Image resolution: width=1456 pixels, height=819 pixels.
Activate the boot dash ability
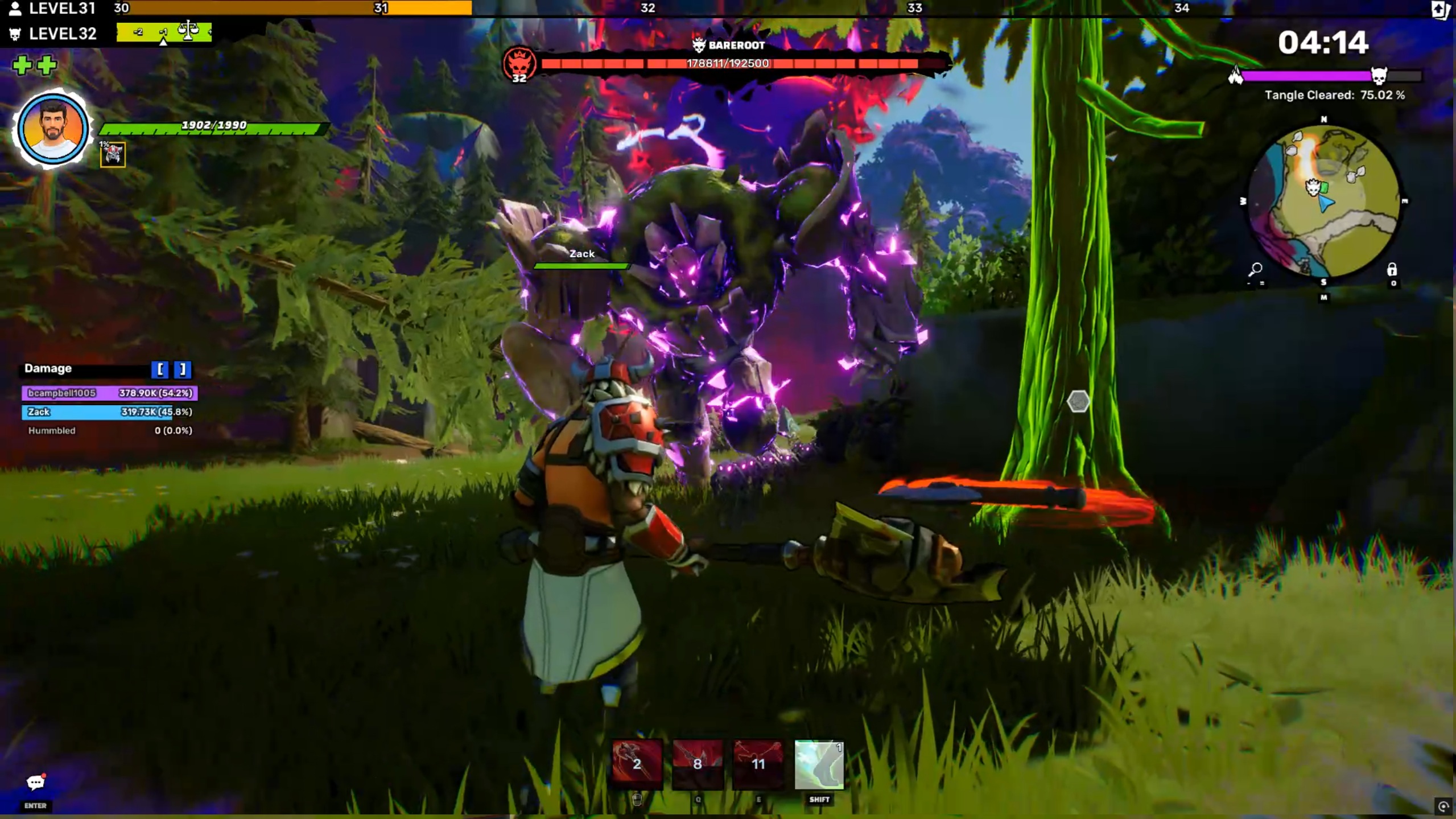coord(819,764)
